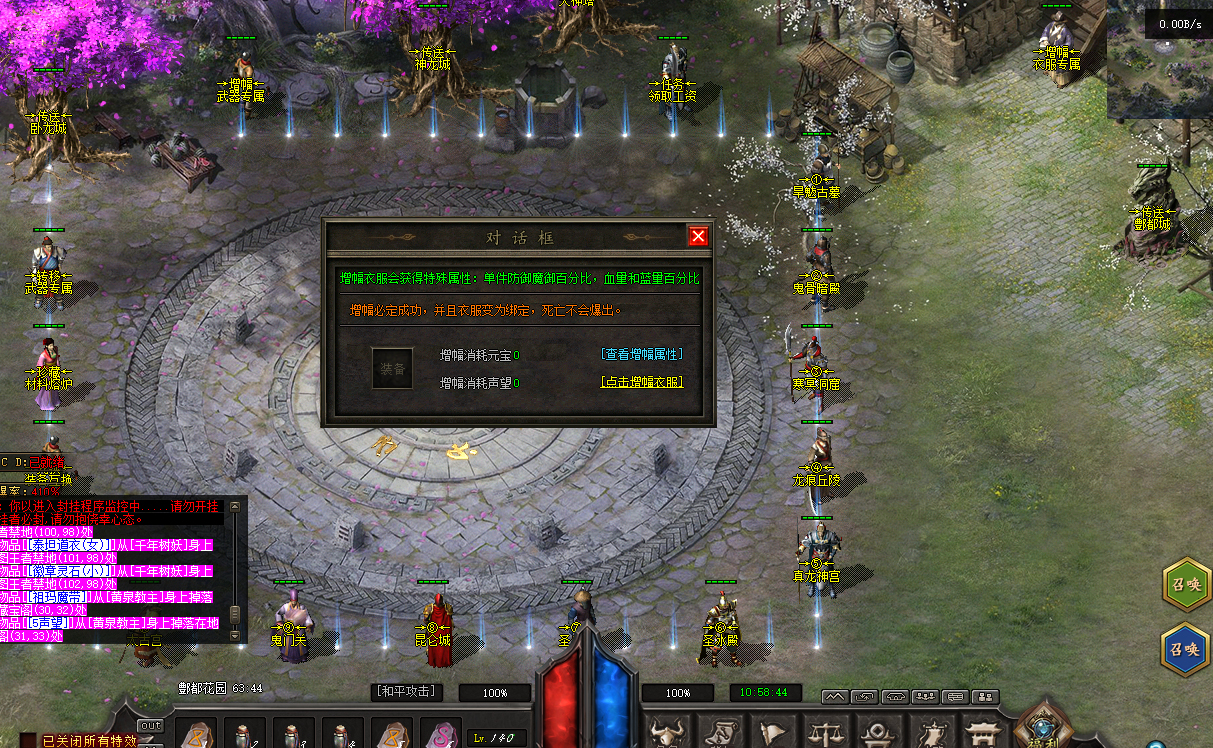The height and width of the screenshot is (748, 1213).
Task: Open the 福利 rewards icon
Action: click(1043, 728)
